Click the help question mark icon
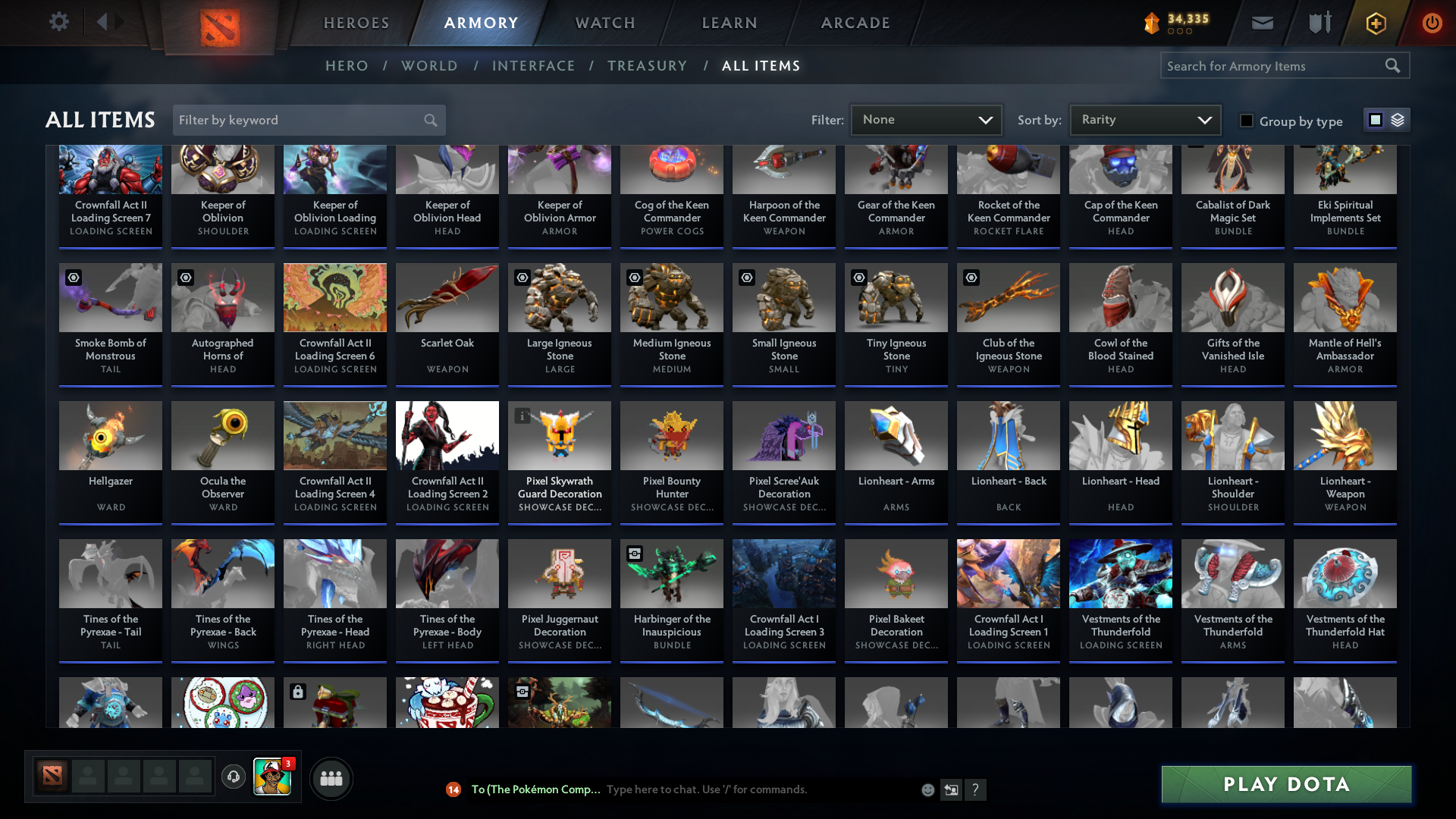1456x819 pixels. coord(975,789)
